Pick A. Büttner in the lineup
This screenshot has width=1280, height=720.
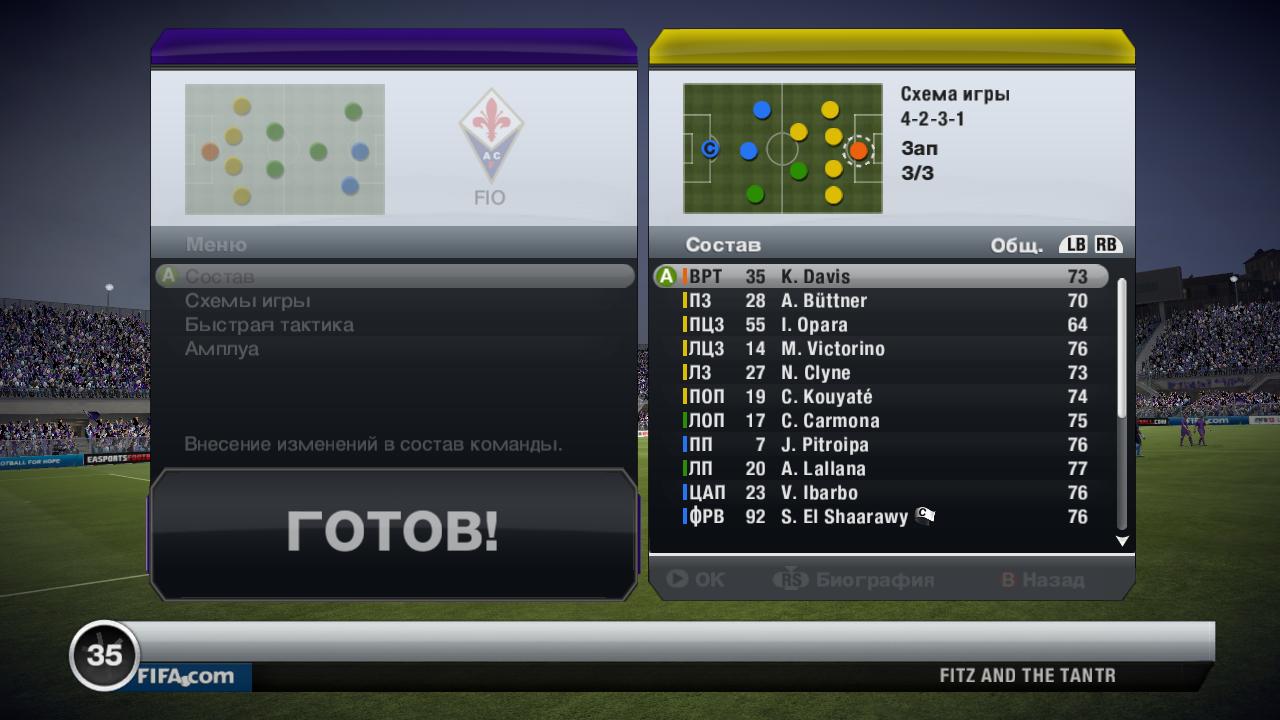880,300
